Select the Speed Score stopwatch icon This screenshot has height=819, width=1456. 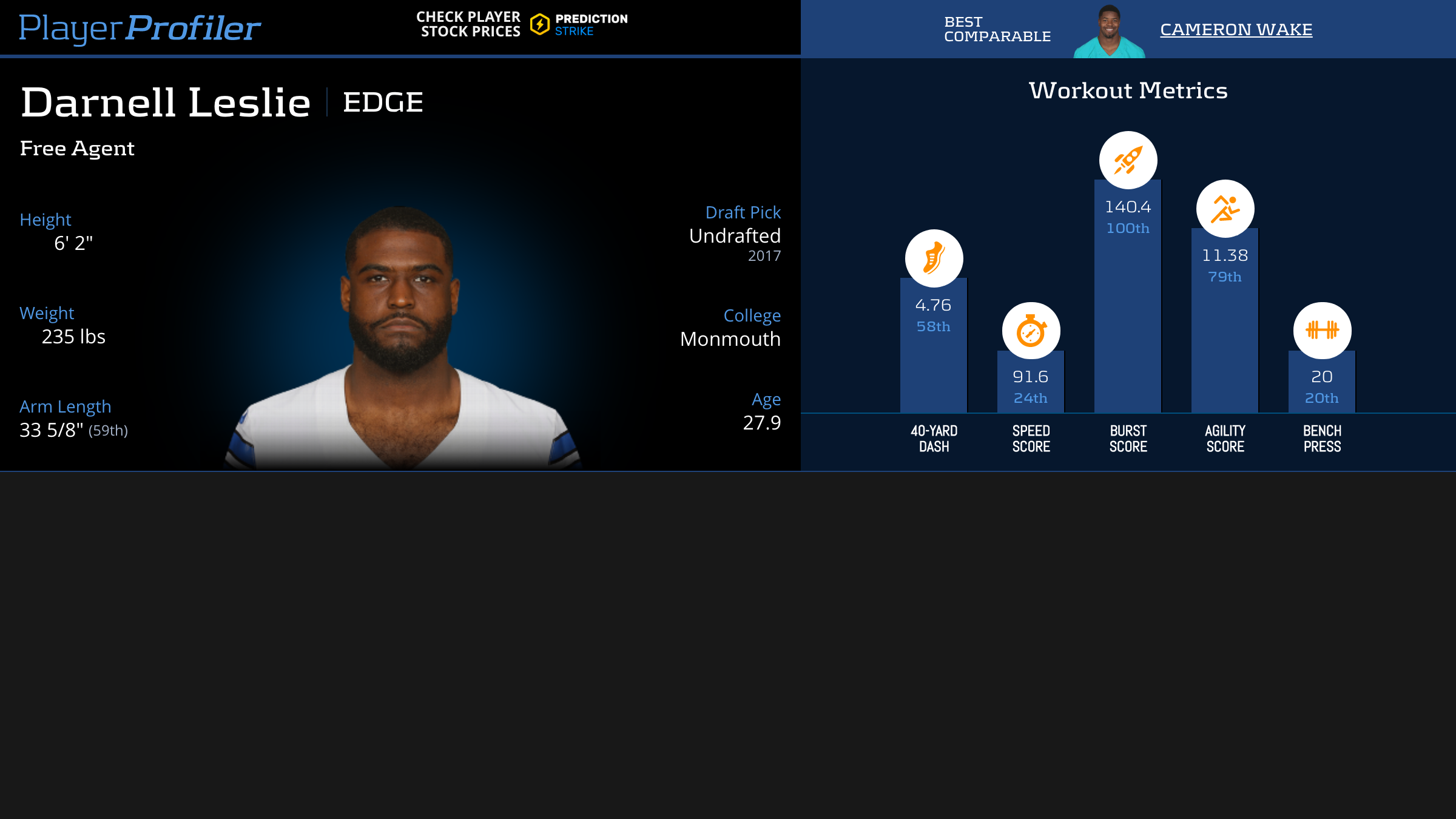[x=1031, y=331]
